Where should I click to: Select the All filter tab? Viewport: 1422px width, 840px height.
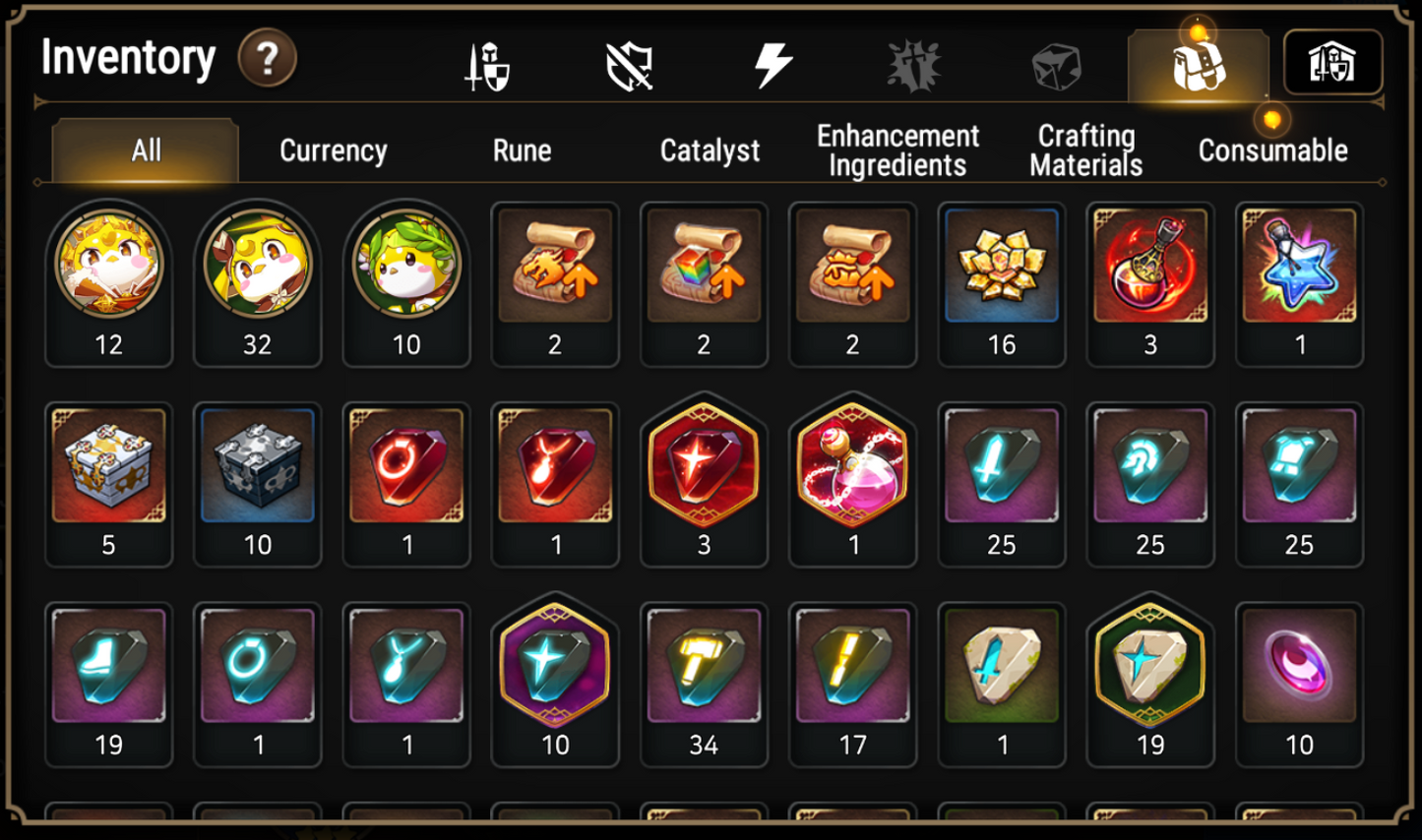(x=145, y=151)
